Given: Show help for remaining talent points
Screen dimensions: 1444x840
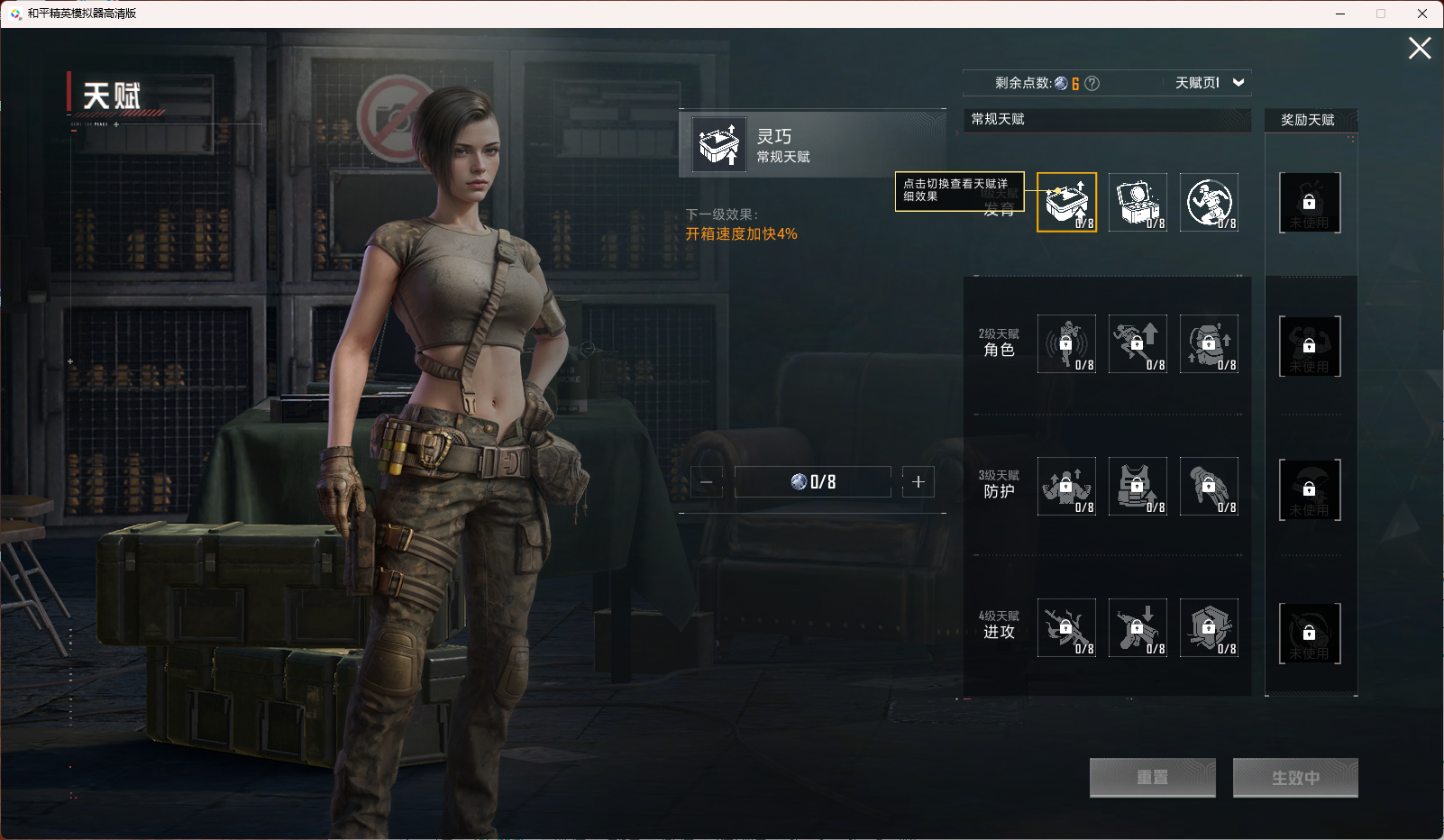Looking at the screenshot, I should pyautogui.click(x=1092, y=84).
